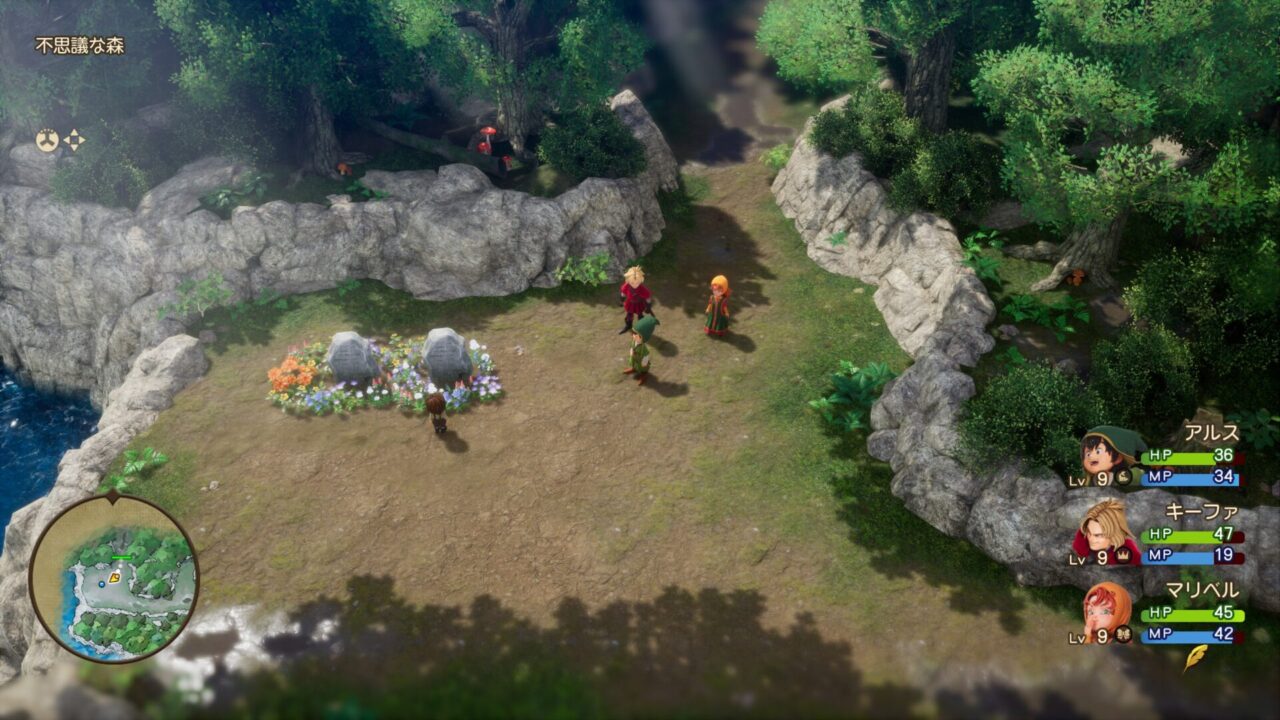This screenshot has width=1280, height=720.
Task: Select Kiefer's blond portrait
Action: point(1105,531)
